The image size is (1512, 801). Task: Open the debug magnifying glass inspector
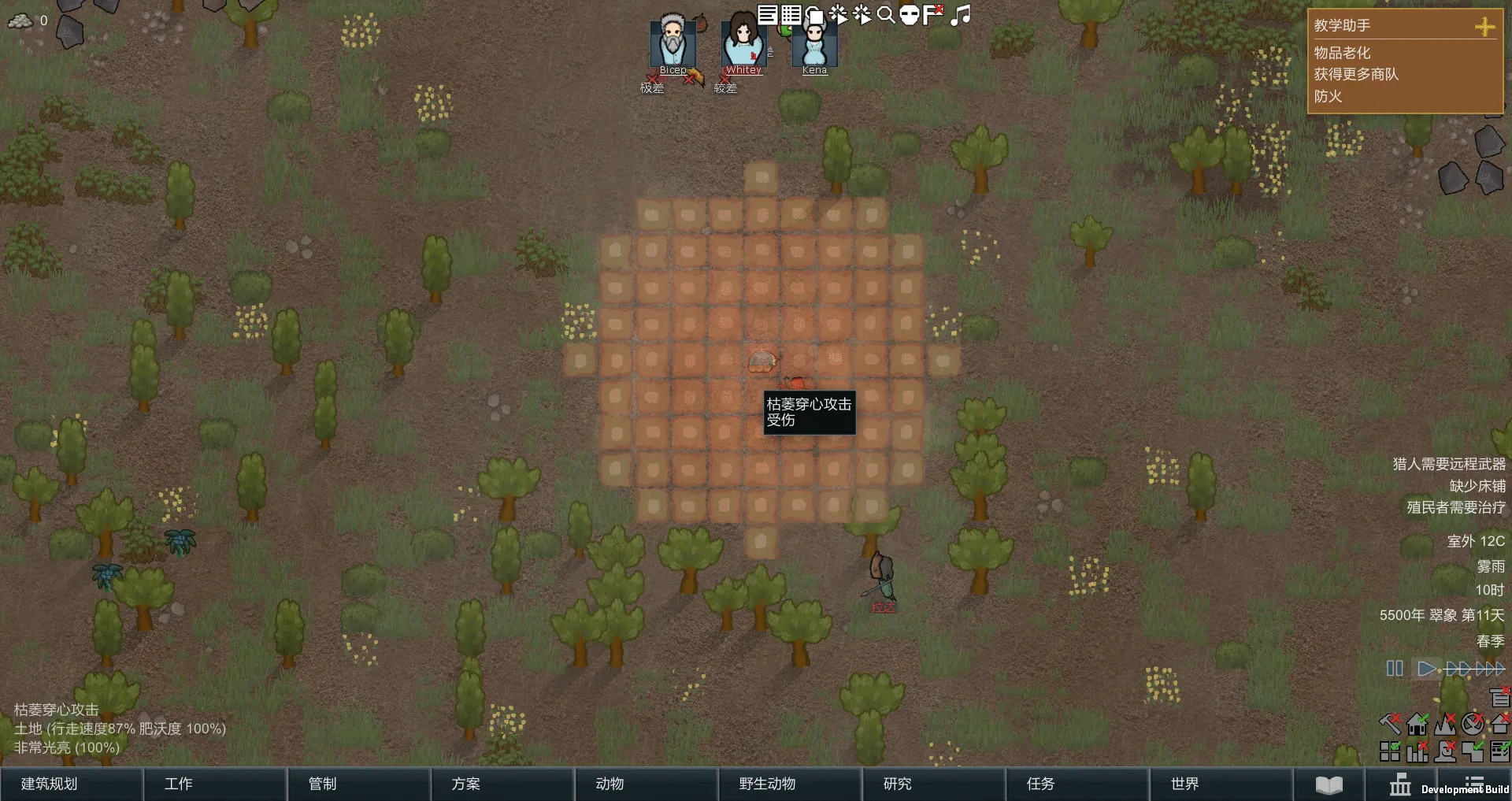tap(886, 15)
